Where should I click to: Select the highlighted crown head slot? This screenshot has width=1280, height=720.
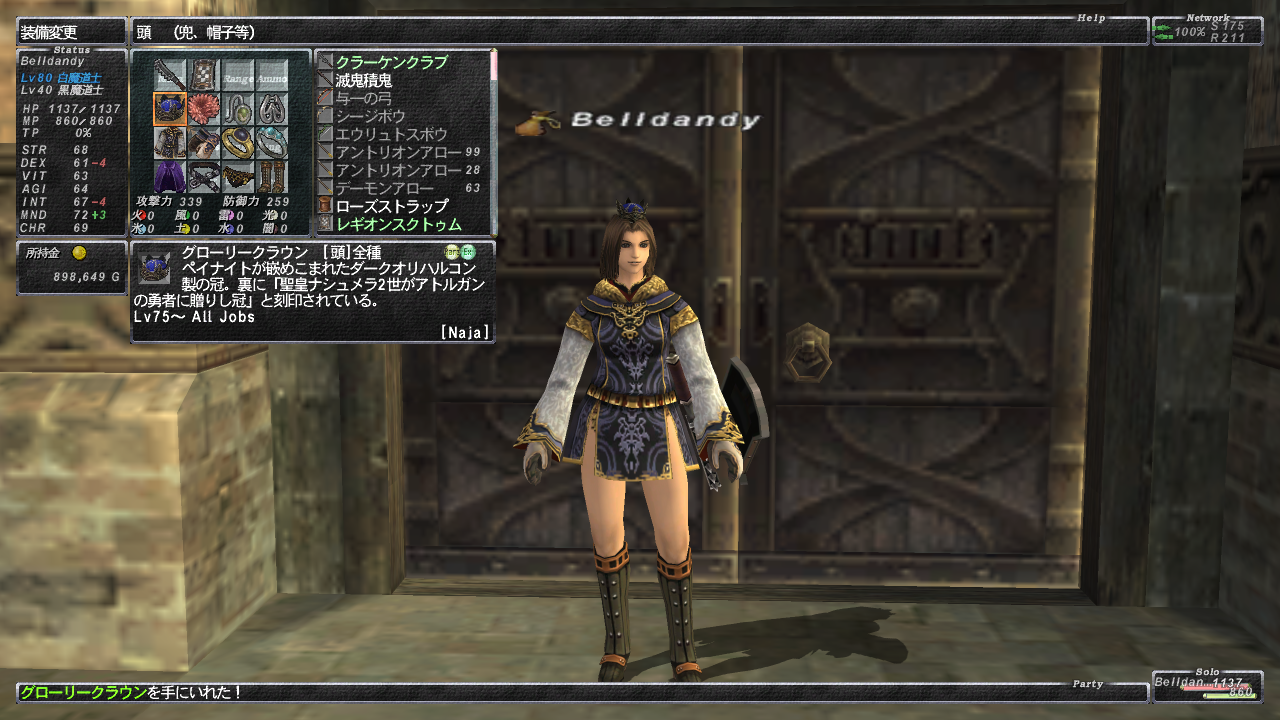point(169,109)
